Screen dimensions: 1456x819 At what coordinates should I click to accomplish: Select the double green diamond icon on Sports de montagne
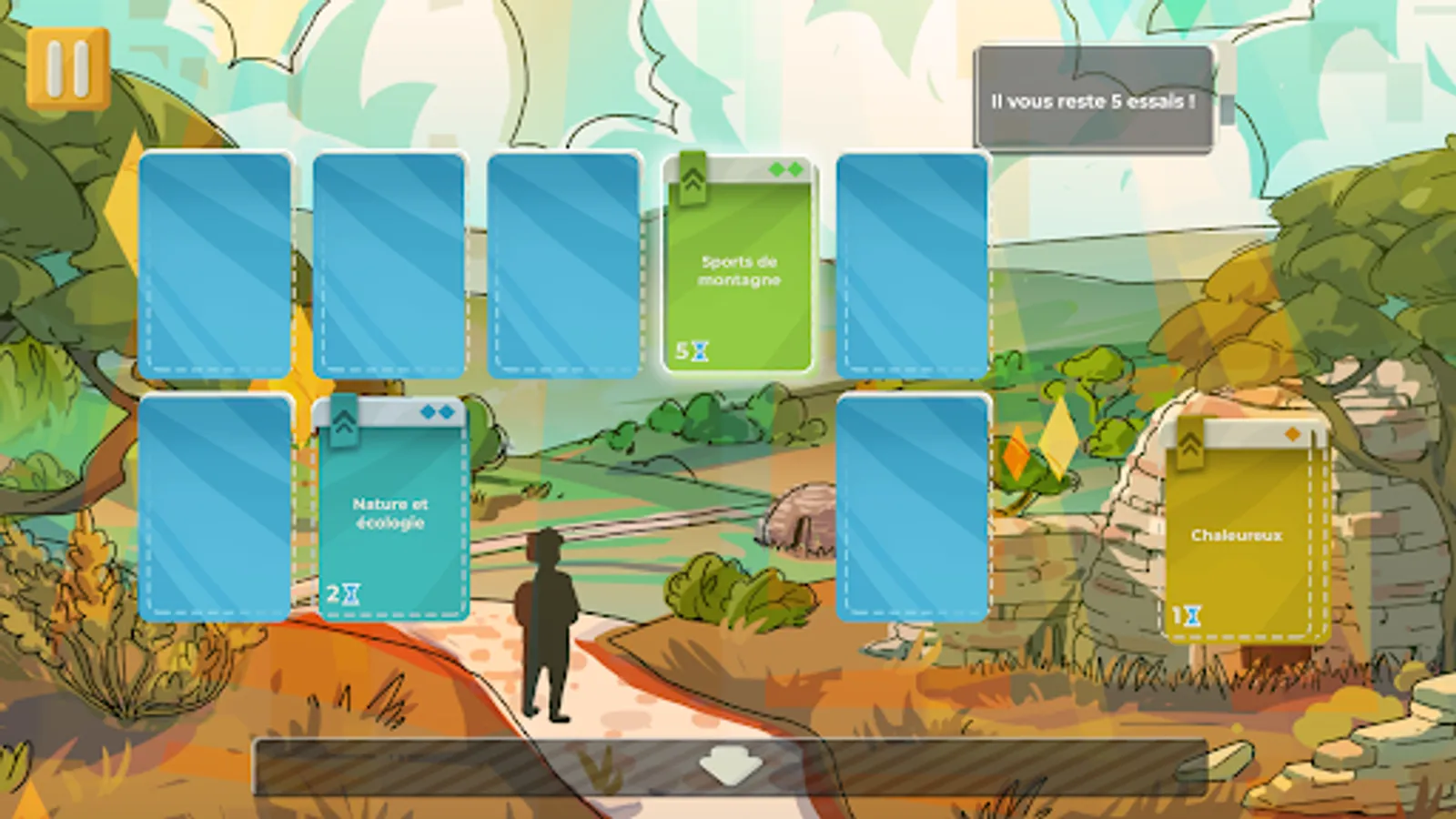pos(784,169)
